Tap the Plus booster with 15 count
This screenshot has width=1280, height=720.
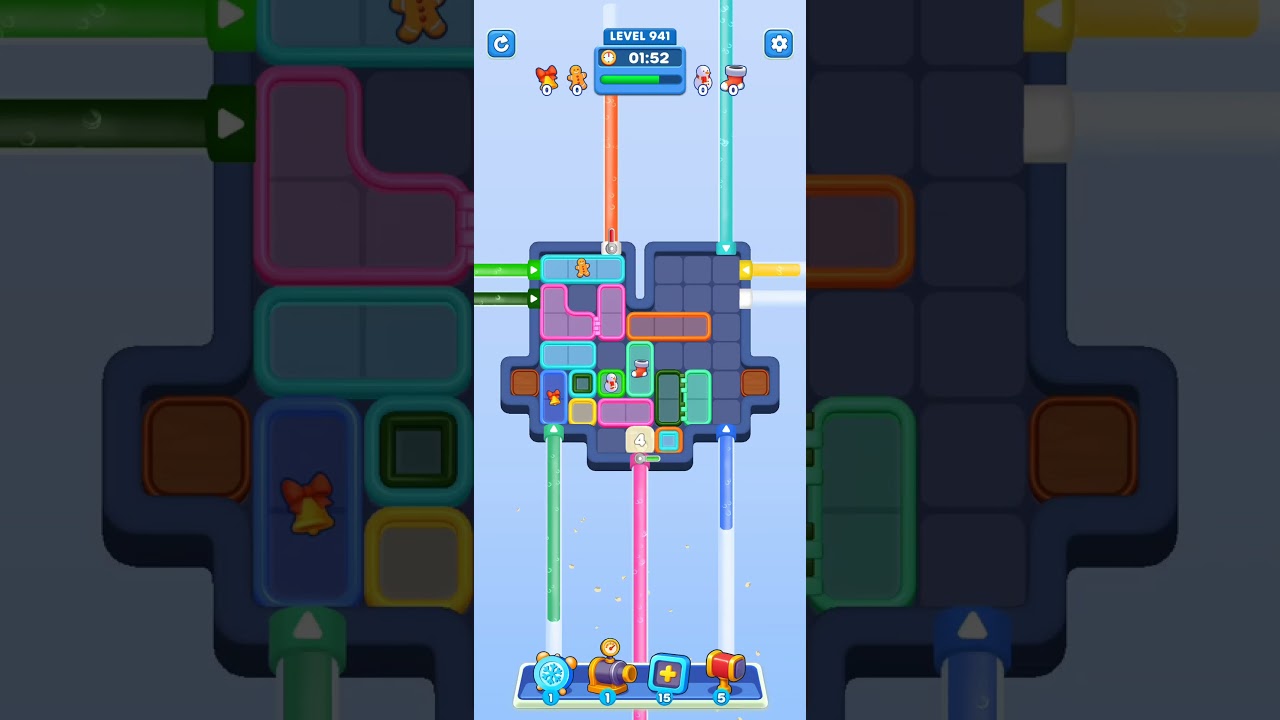point(668,674)
